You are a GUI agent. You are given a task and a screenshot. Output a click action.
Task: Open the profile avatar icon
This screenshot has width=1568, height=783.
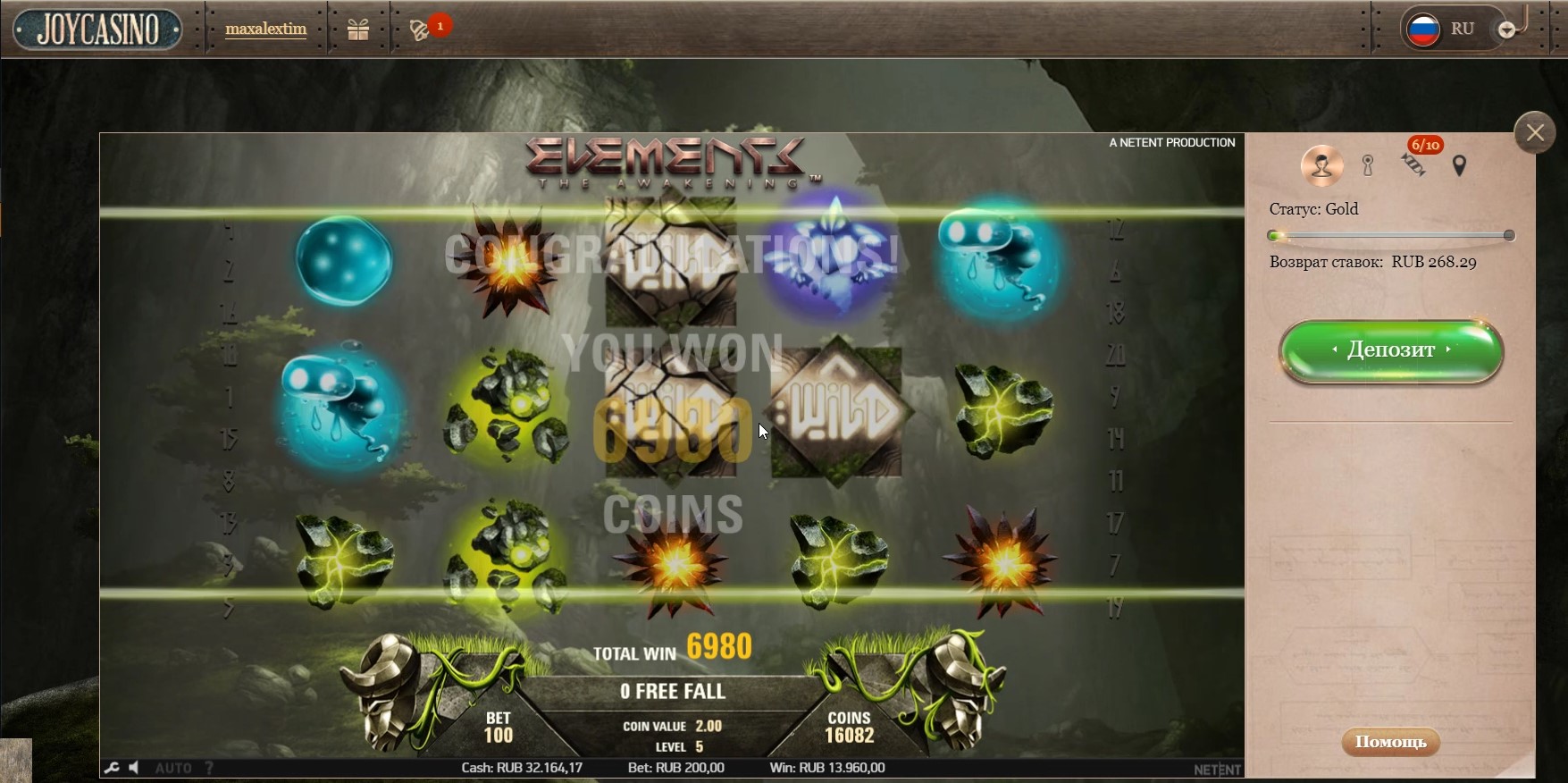(1321, 165)
